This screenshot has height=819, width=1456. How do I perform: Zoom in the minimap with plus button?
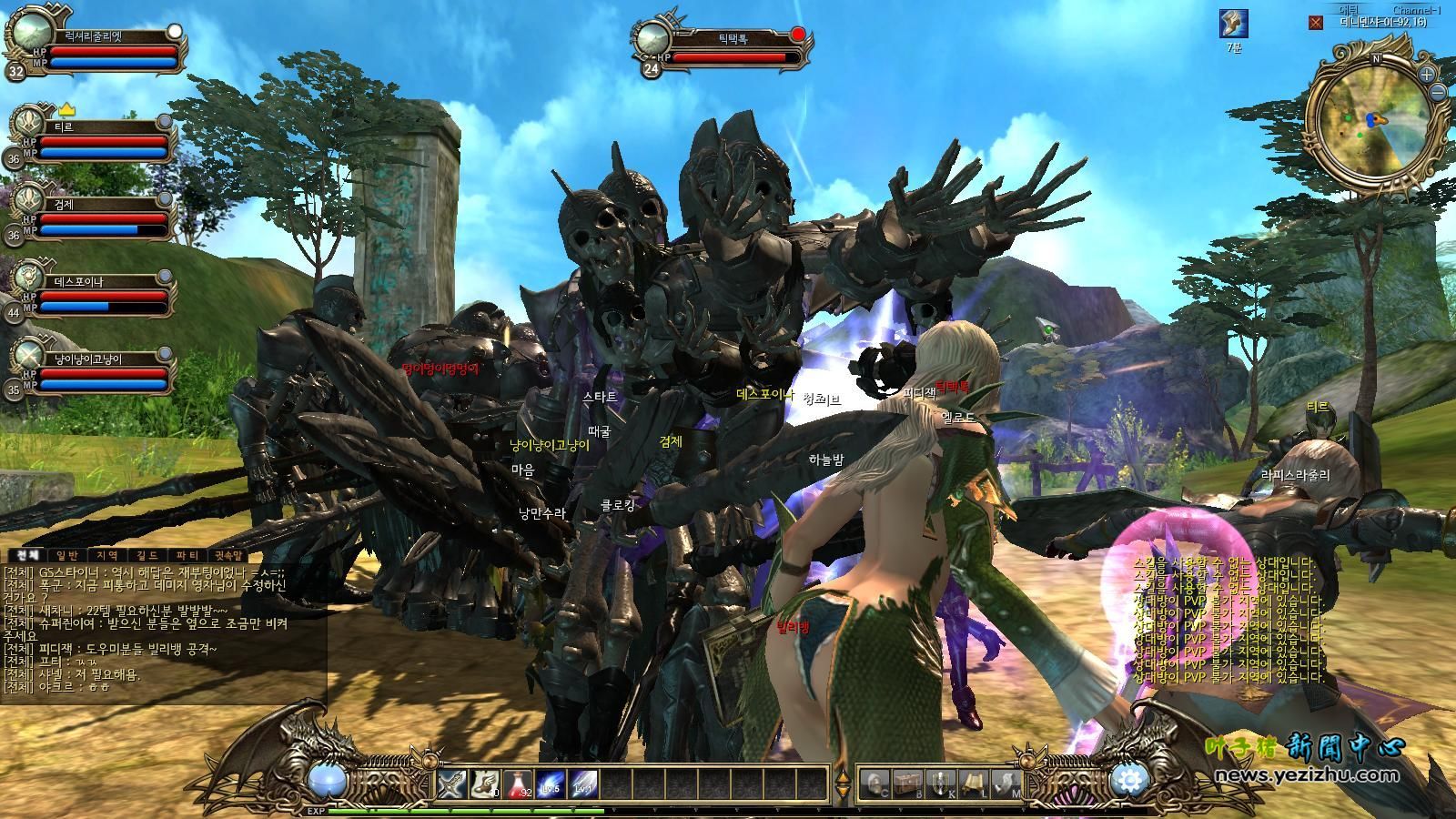(1427, 74)
